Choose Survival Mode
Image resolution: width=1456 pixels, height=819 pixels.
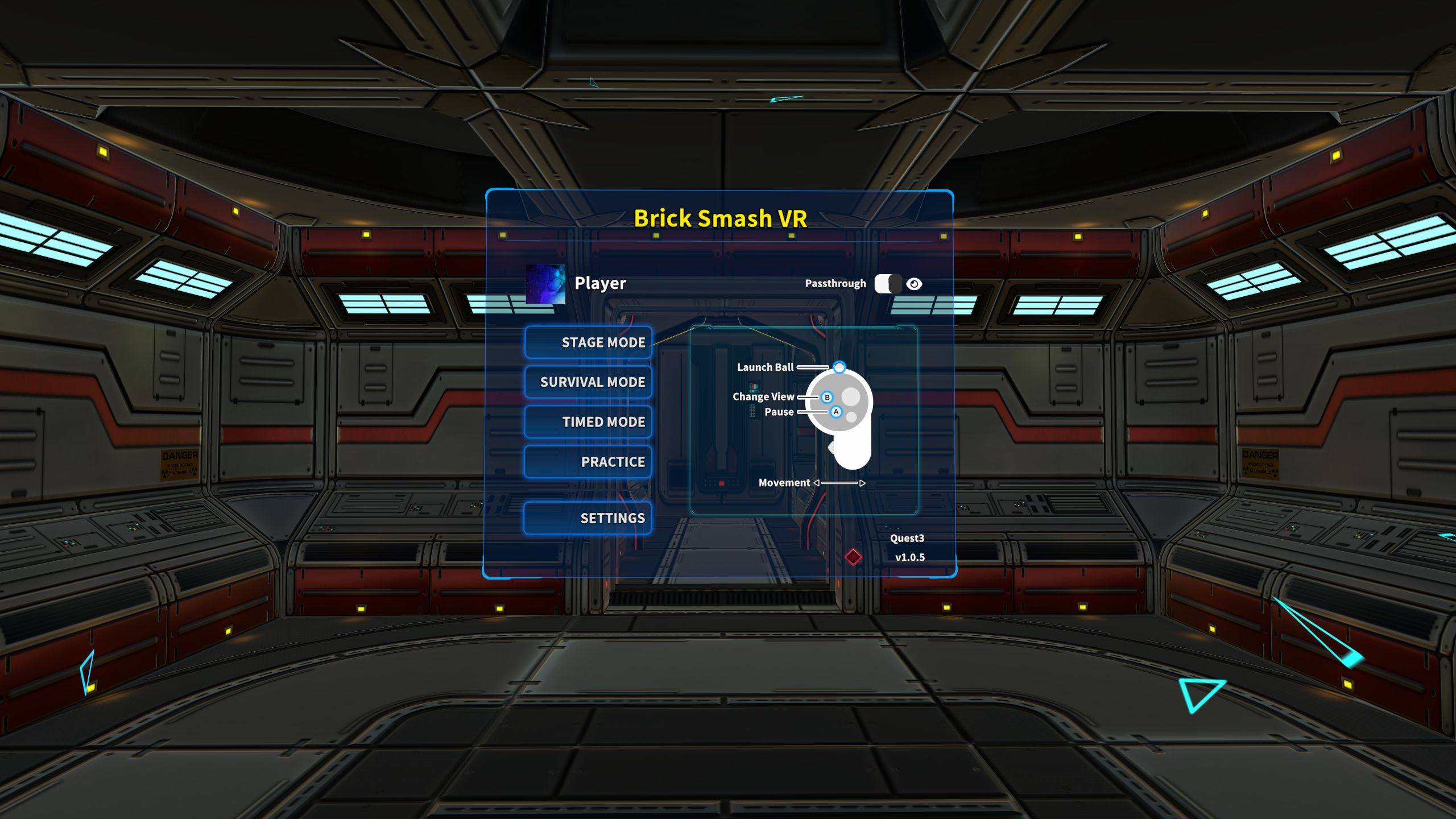coord(588,382)
